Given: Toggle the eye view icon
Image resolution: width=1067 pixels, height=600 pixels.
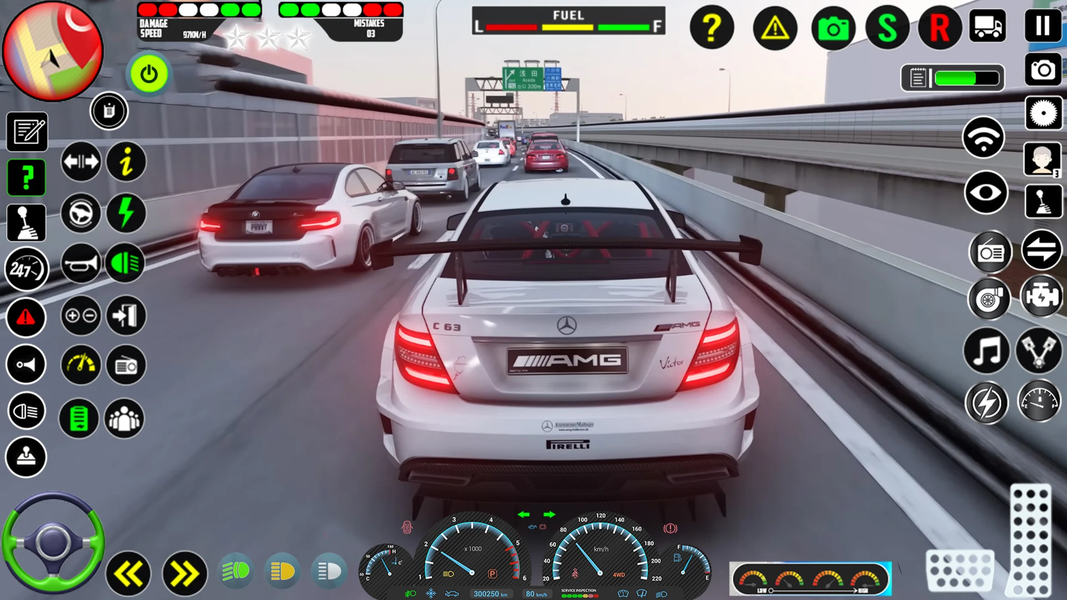Looking at the screenshot, I should [986, 194].
